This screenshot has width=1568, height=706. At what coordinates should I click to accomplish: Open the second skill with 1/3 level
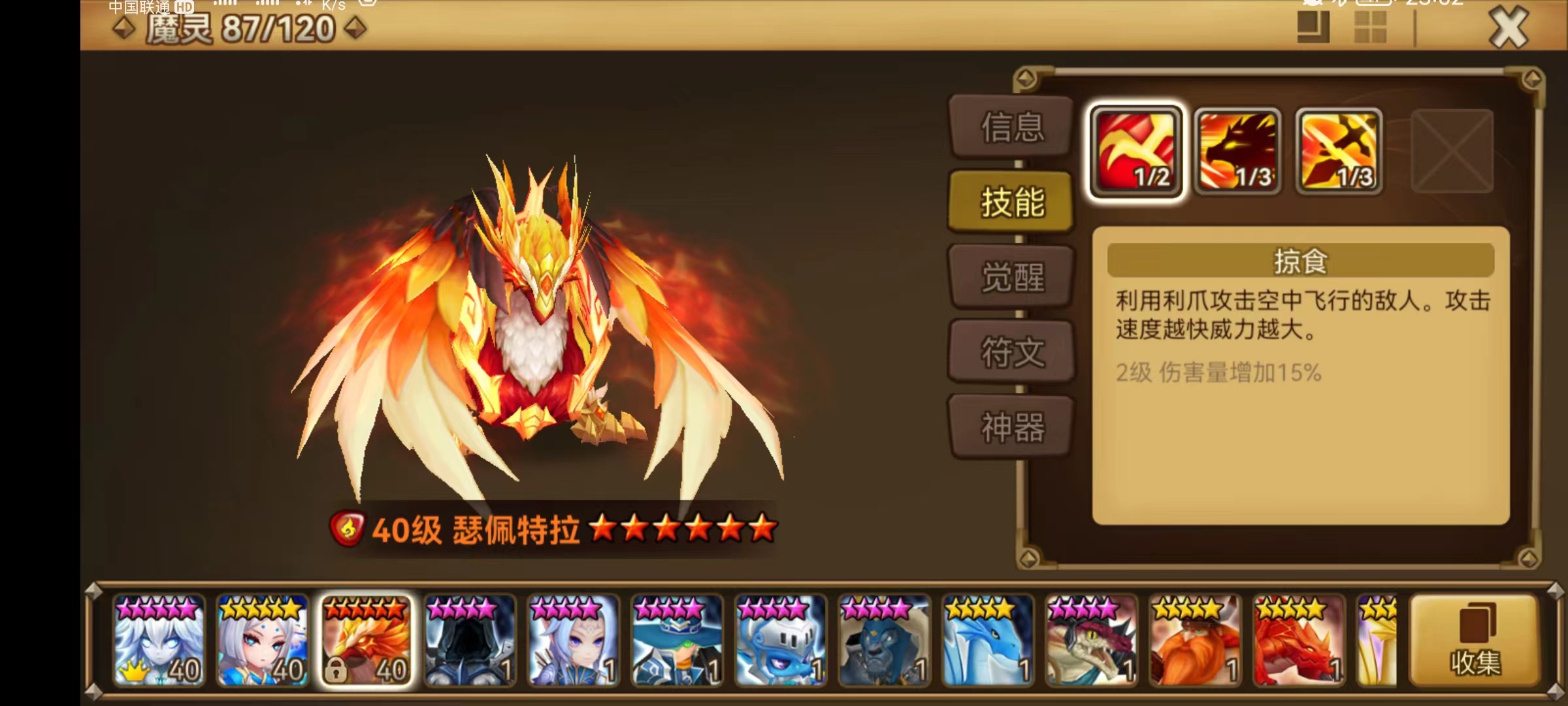[1238, 152]
